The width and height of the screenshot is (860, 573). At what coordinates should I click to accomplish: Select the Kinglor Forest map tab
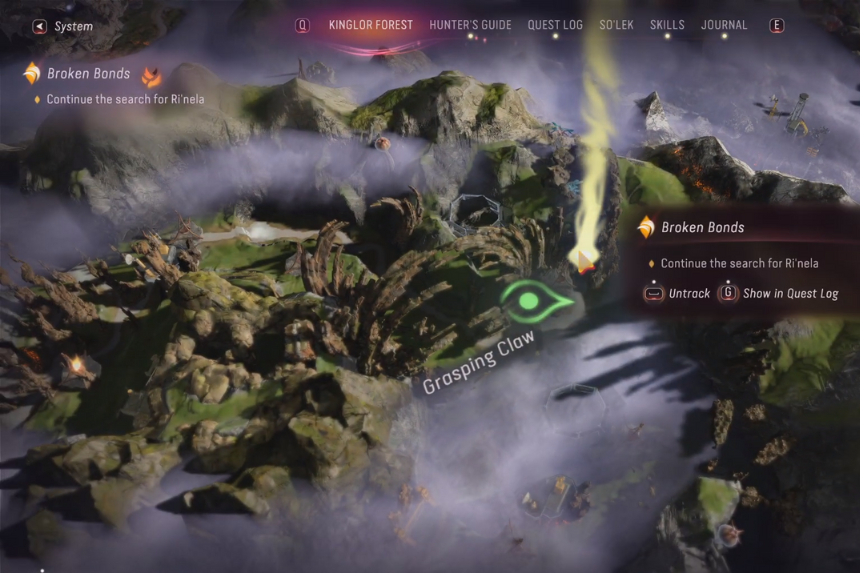[x=370, y=25]
